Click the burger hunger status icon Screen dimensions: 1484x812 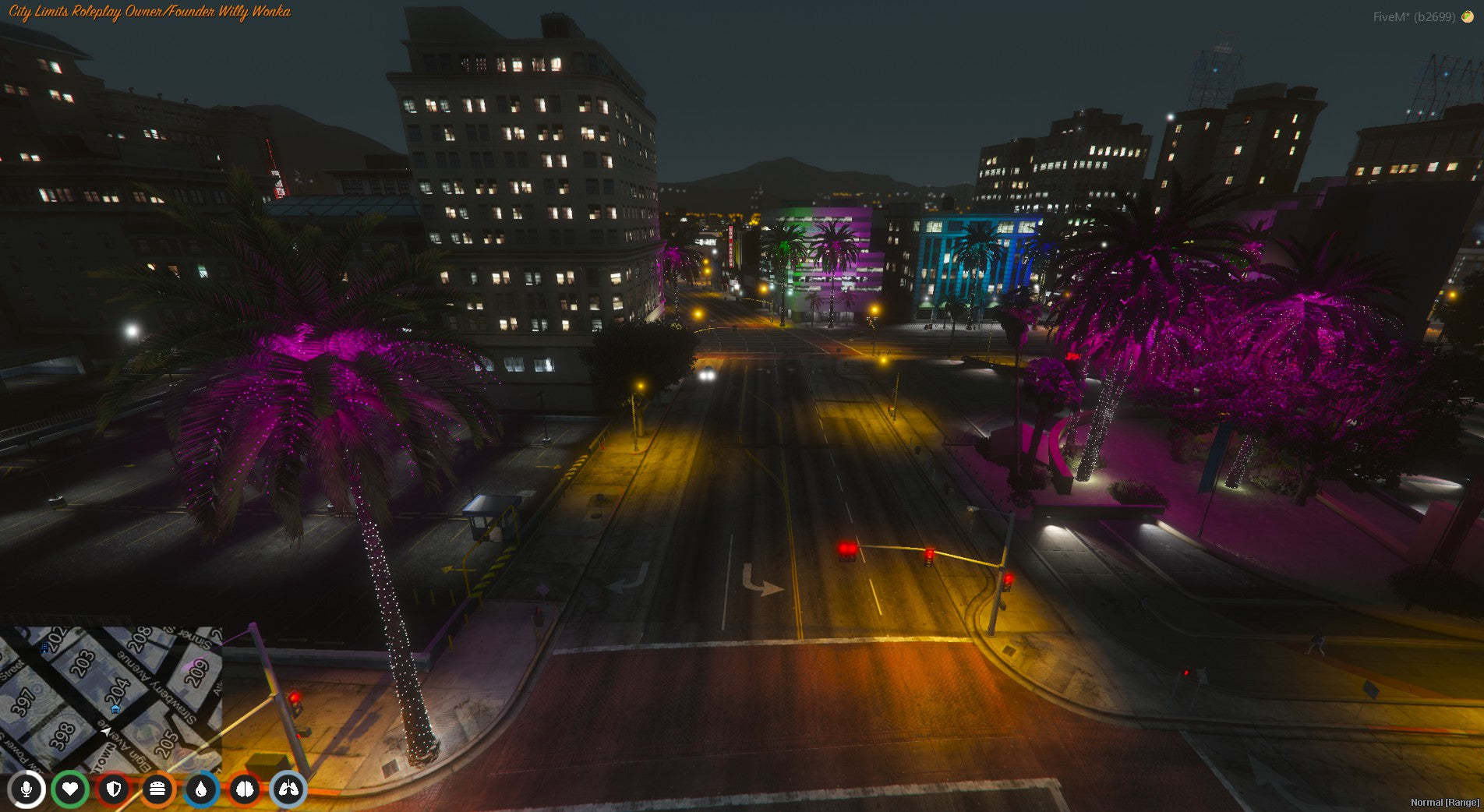pyautogui.click(x=157, y=789)
